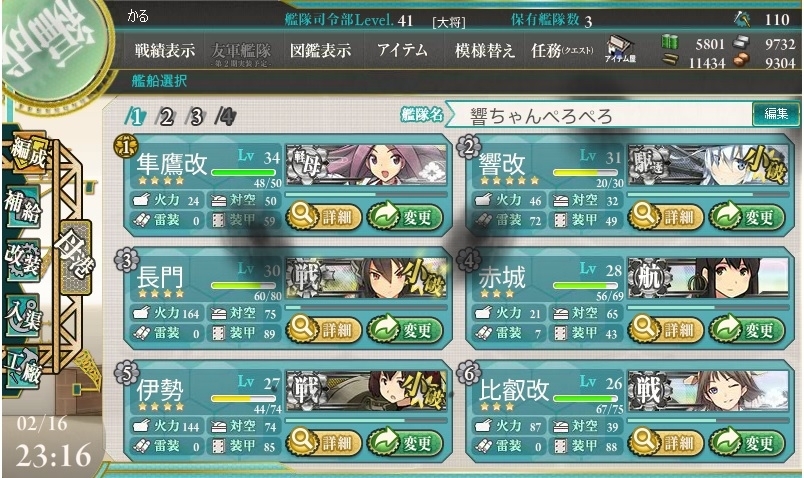The width and height of the screenshot is (804, 478).
Task: Open the 戦績表示 battle records menu
Action: click(x=165, y=51)
